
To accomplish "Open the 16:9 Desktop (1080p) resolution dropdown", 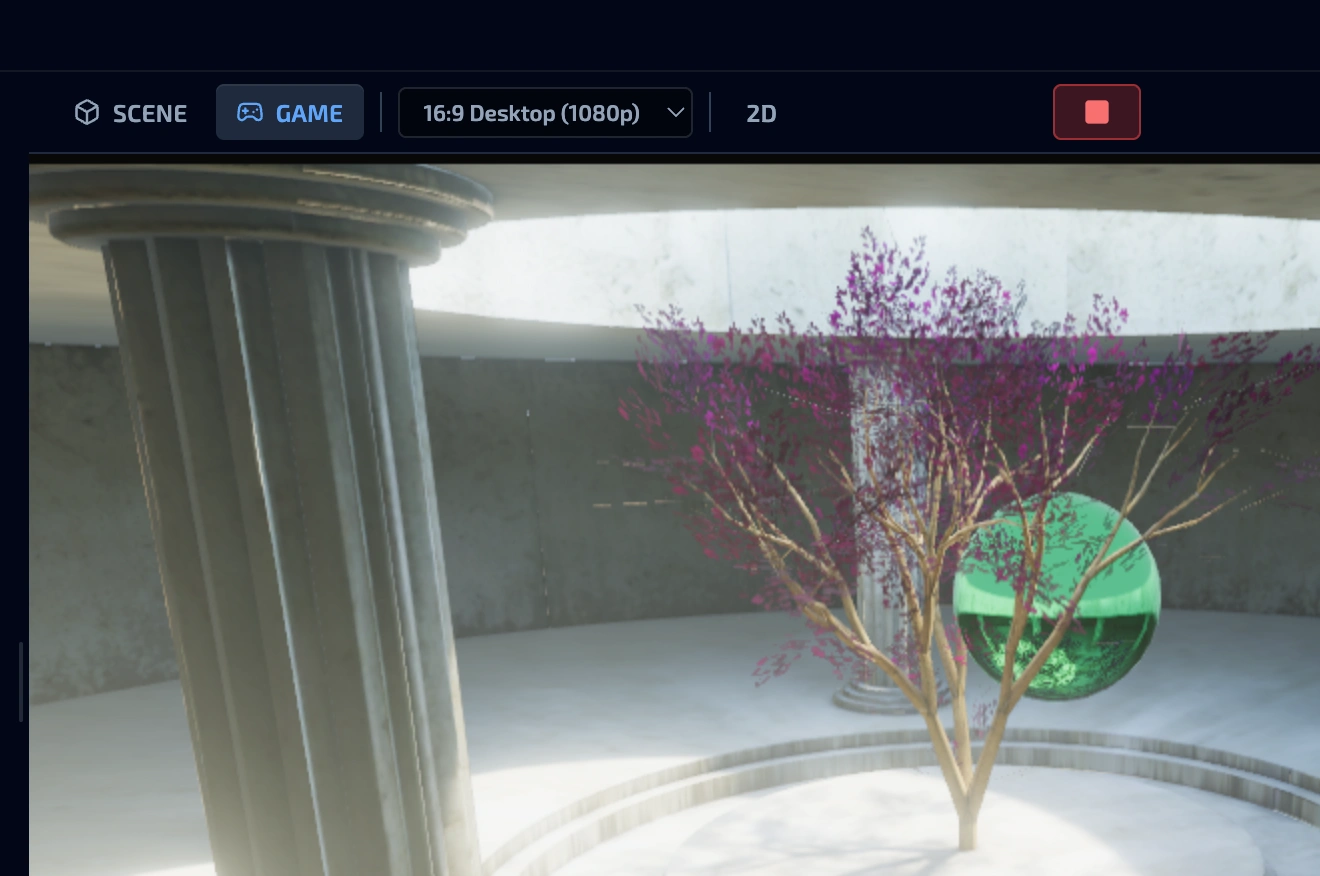I will point(545,113).
